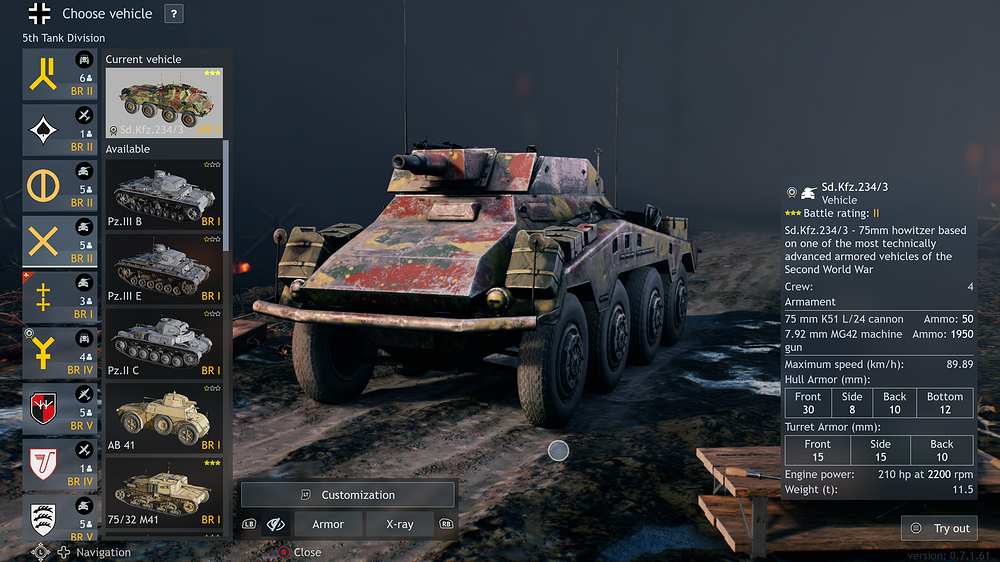Try out the selected vehicle
The width and height of the screenshot is (1000, 562).
[940, 528]
